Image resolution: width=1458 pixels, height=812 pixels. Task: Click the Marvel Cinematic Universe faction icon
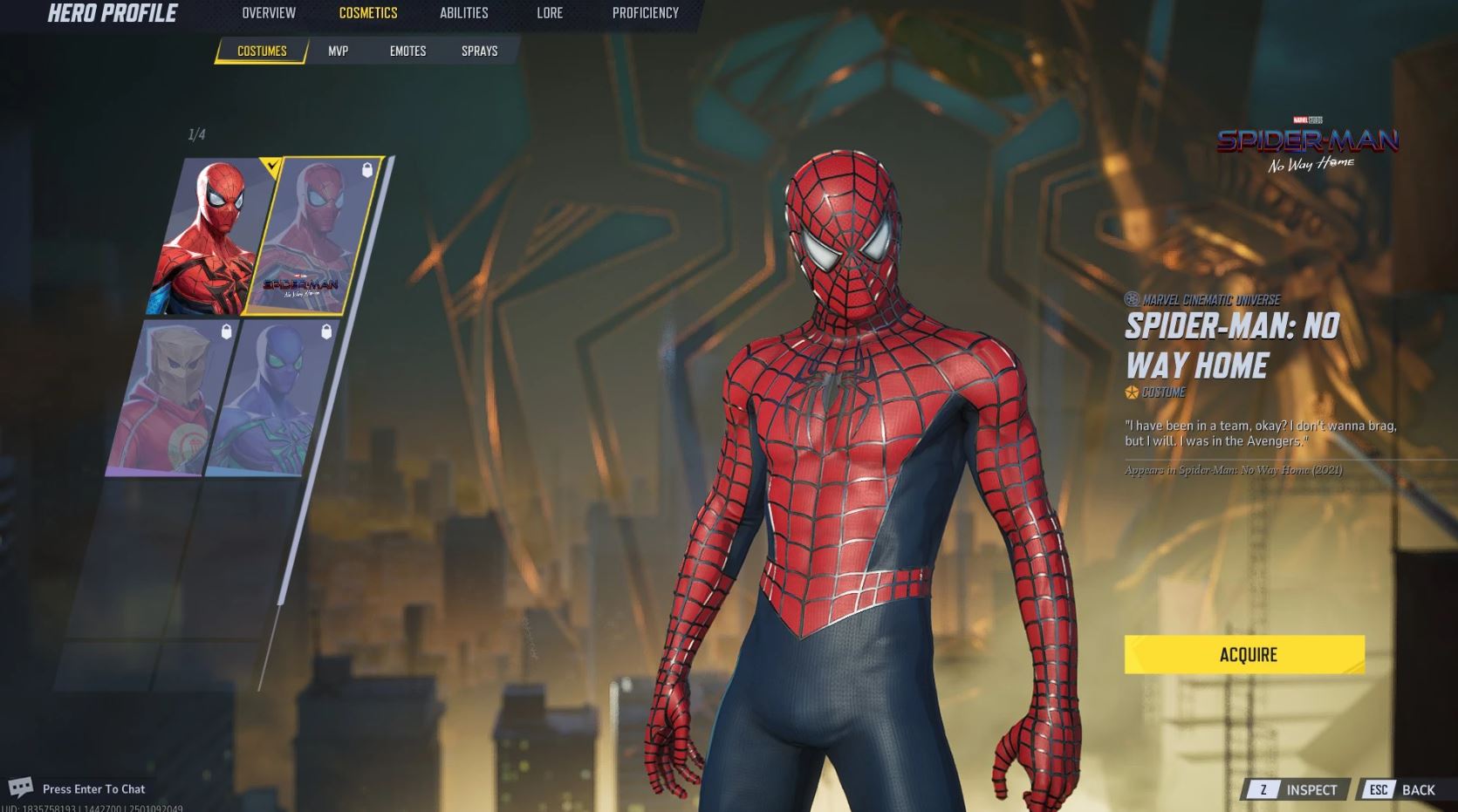[1130, 297]
